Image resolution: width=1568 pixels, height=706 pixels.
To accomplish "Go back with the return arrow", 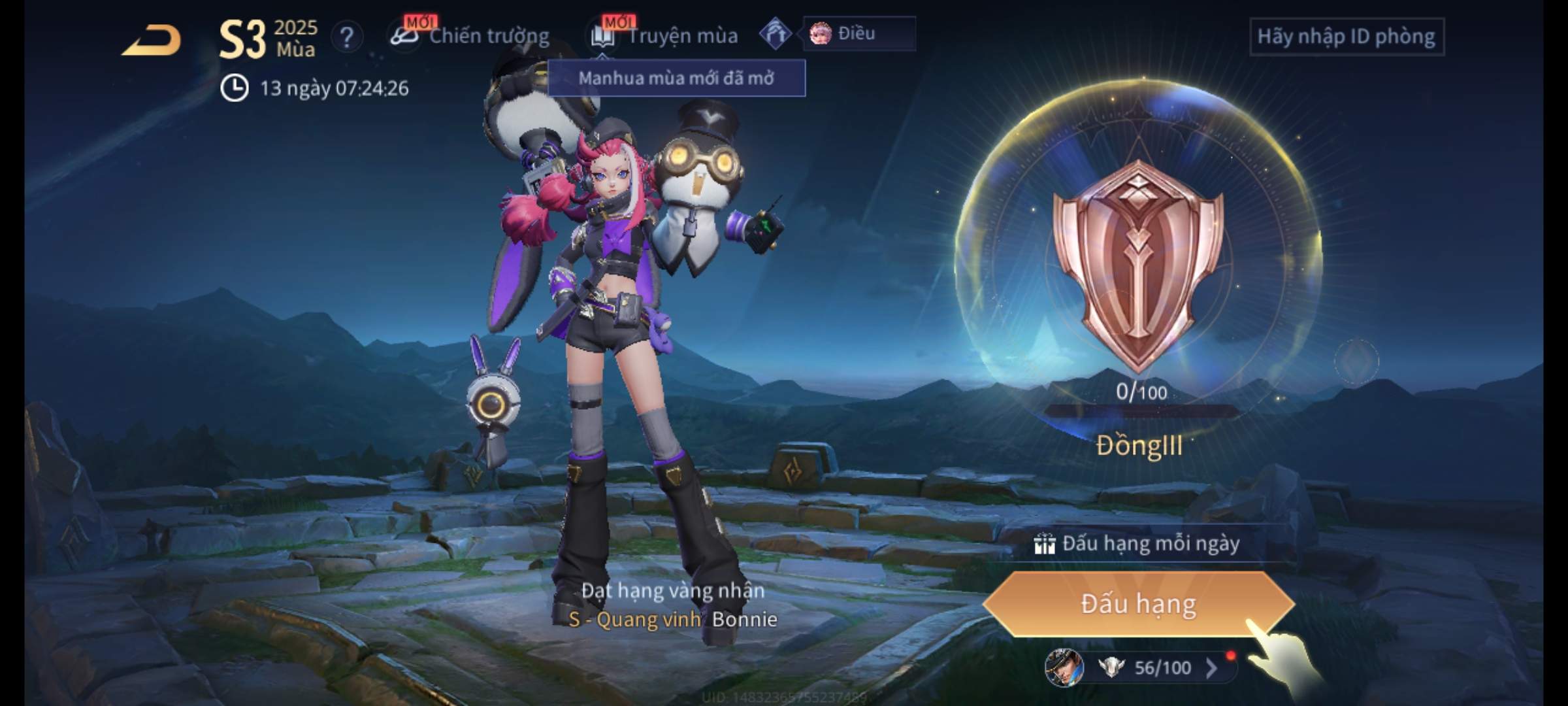I will (152, 41).
